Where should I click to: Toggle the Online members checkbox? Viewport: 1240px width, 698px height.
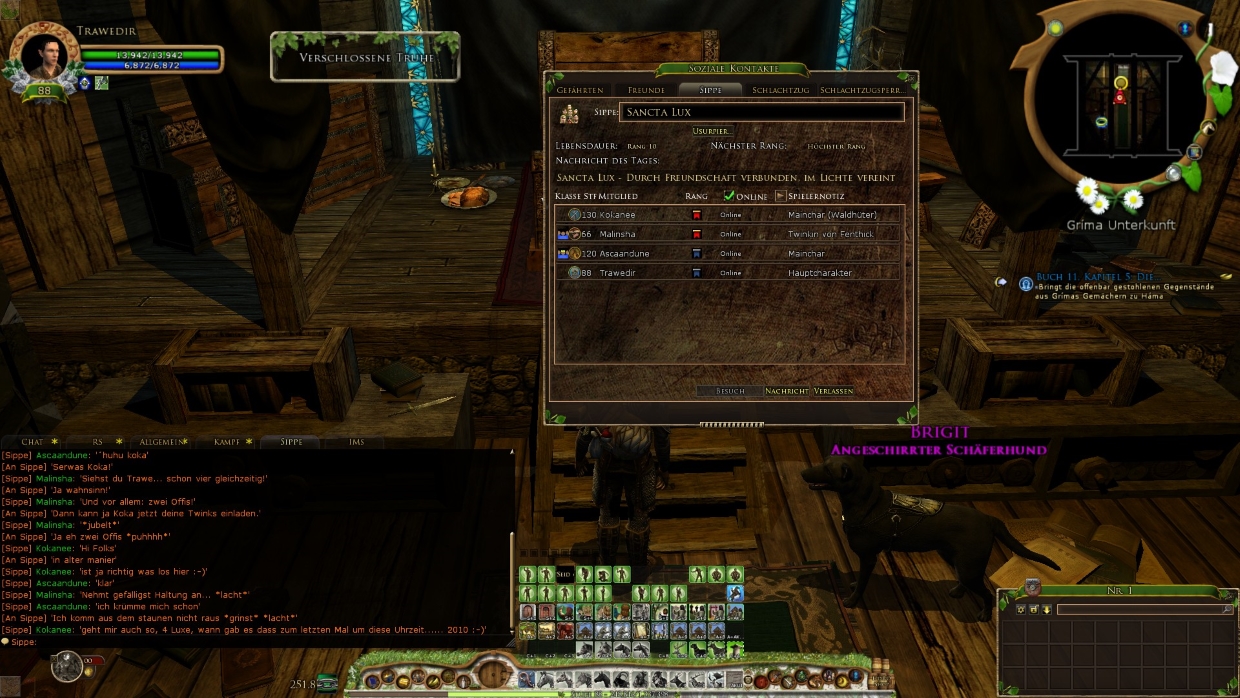(729, 196)
